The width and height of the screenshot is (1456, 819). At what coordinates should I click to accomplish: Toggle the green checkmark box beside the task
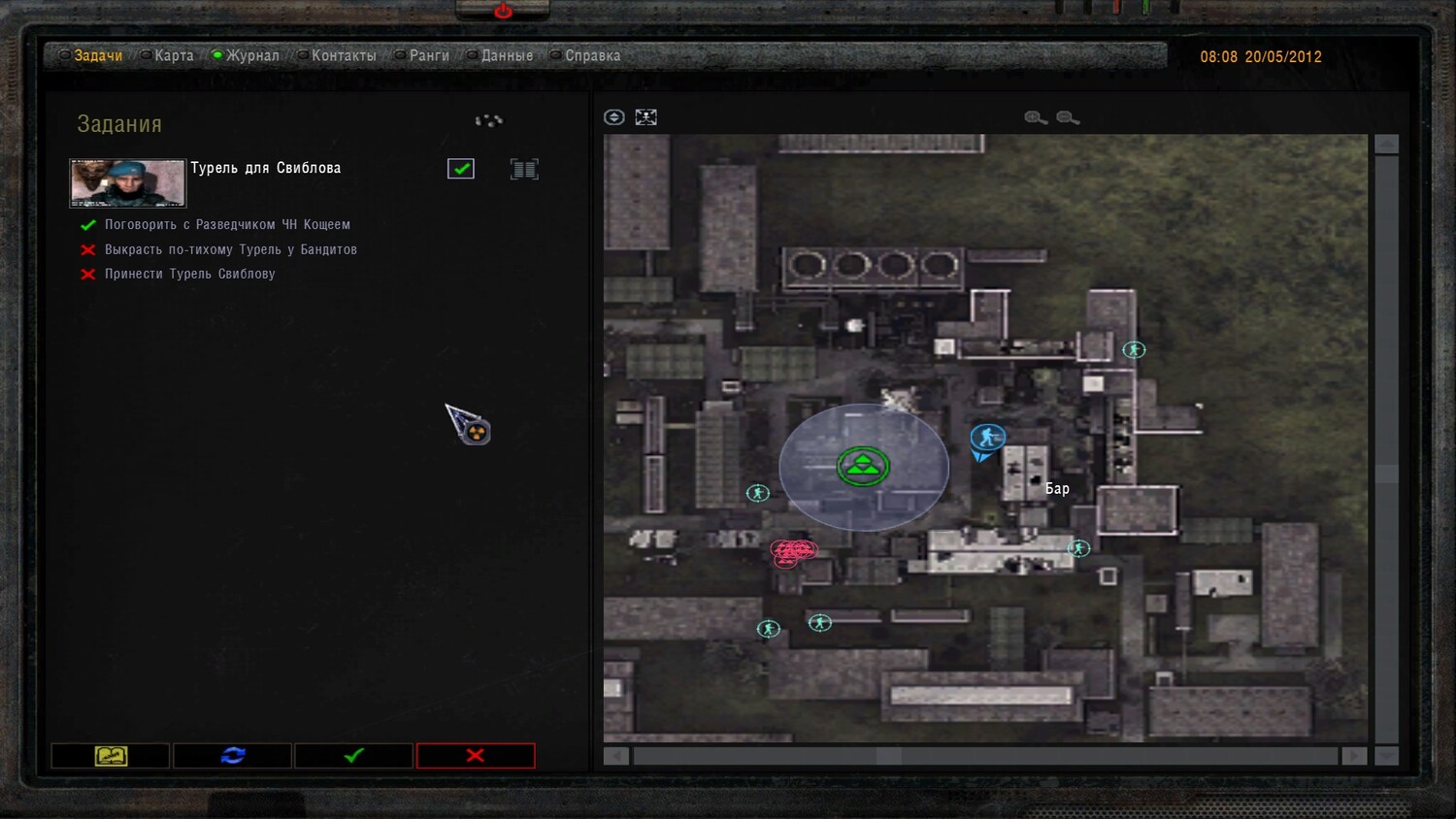(x=461, y=169)
